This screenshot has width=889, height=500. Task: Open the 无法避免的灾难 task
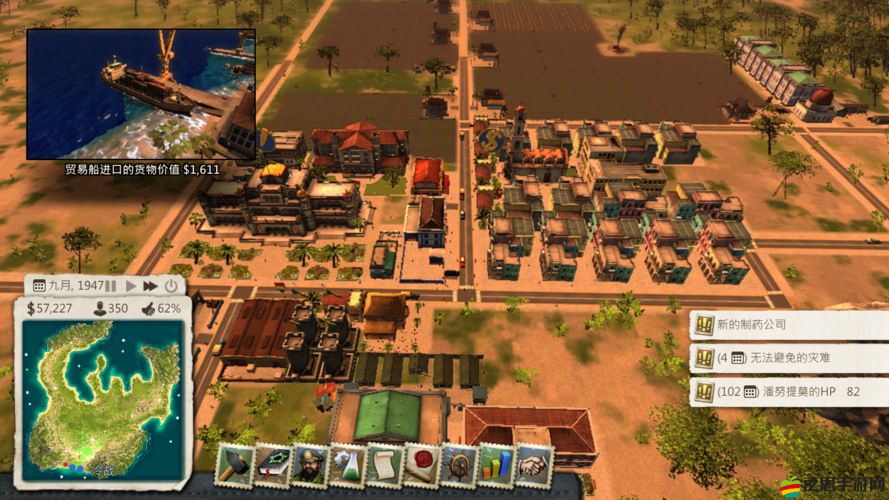pos(787,357)
